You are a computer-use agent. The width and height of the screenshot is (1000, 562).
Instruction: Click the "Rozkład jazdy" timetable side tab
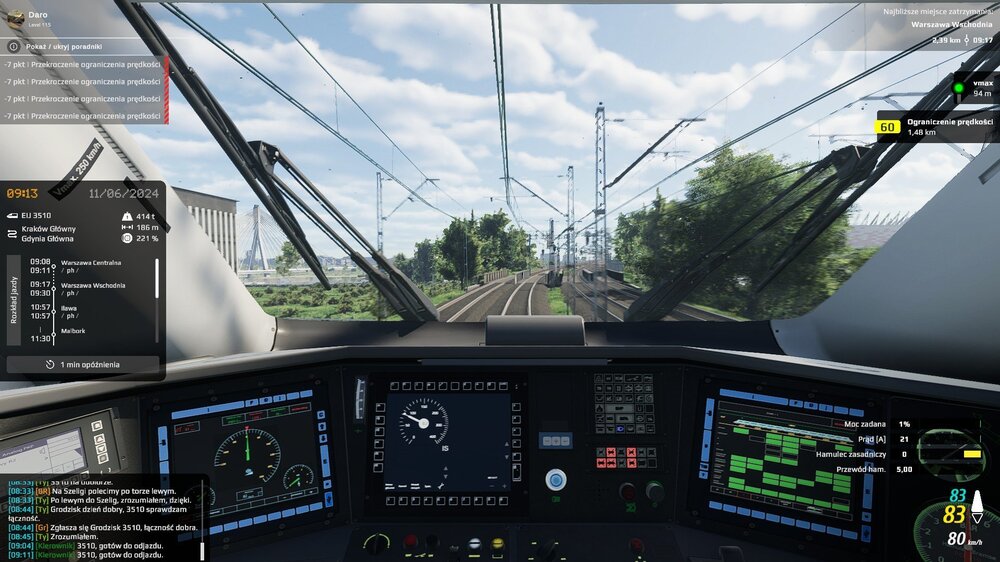15,300
